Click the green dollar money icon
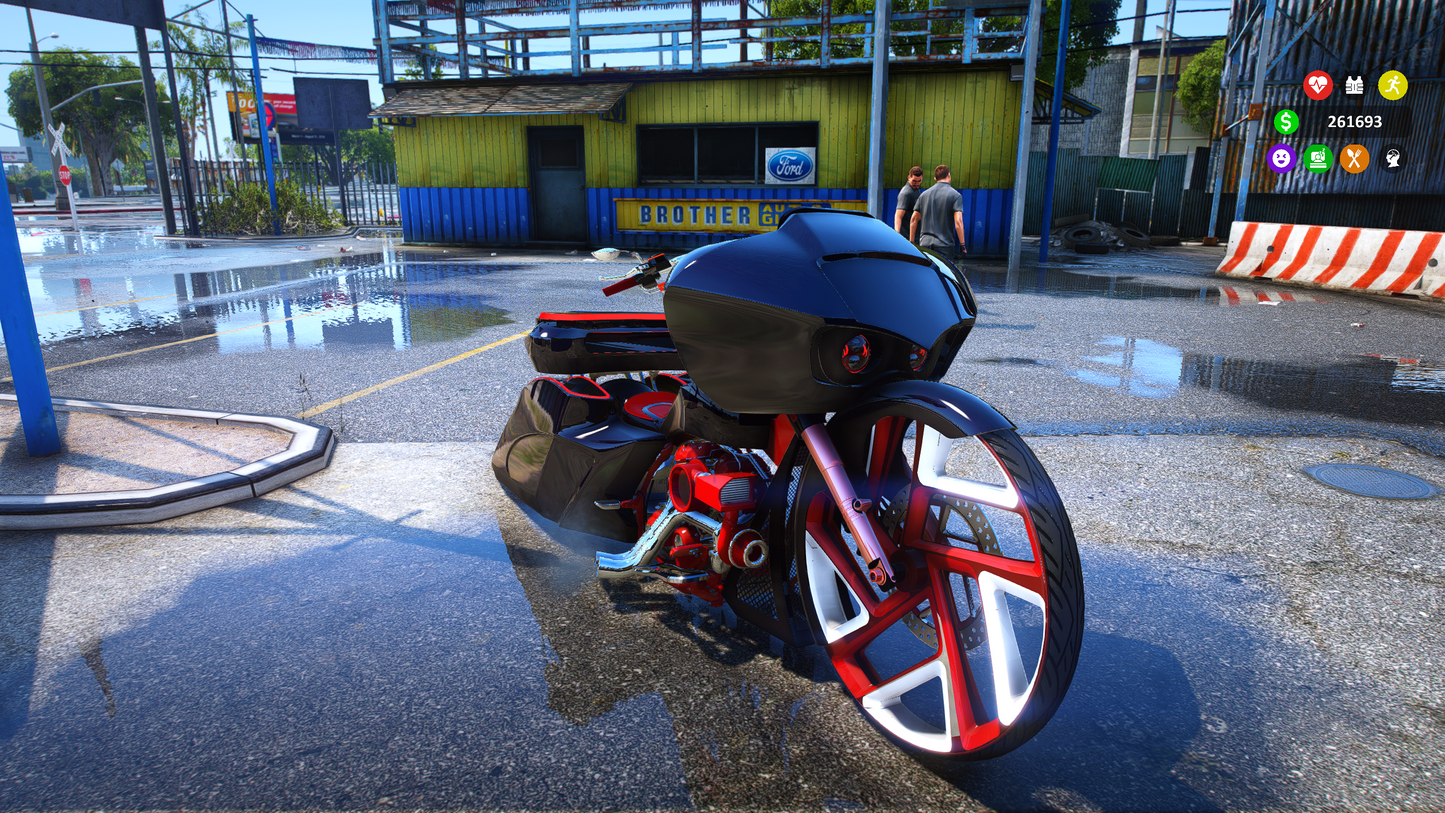The width and height of the screenshot is (1445, 813). (1286, 122)
